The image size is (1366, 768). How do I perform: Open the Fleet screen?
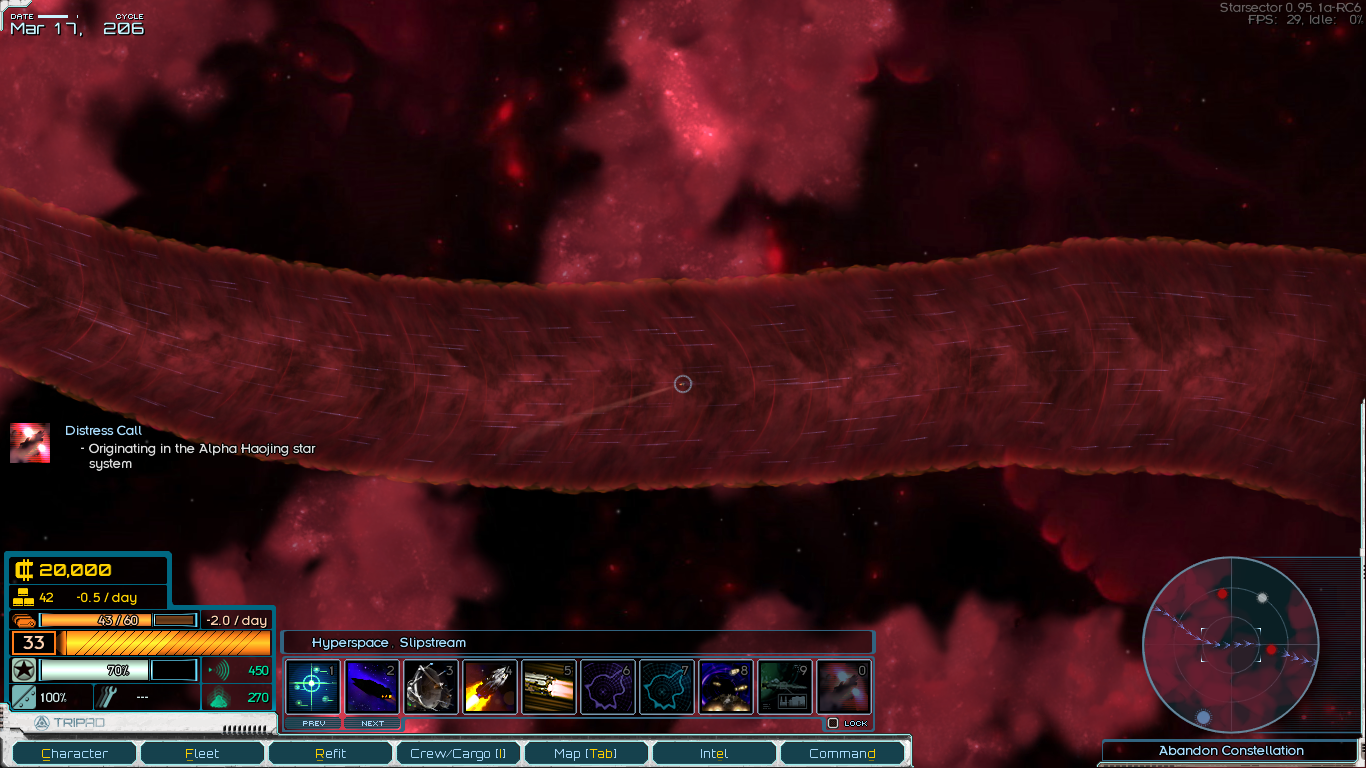[x=202, y=753]
